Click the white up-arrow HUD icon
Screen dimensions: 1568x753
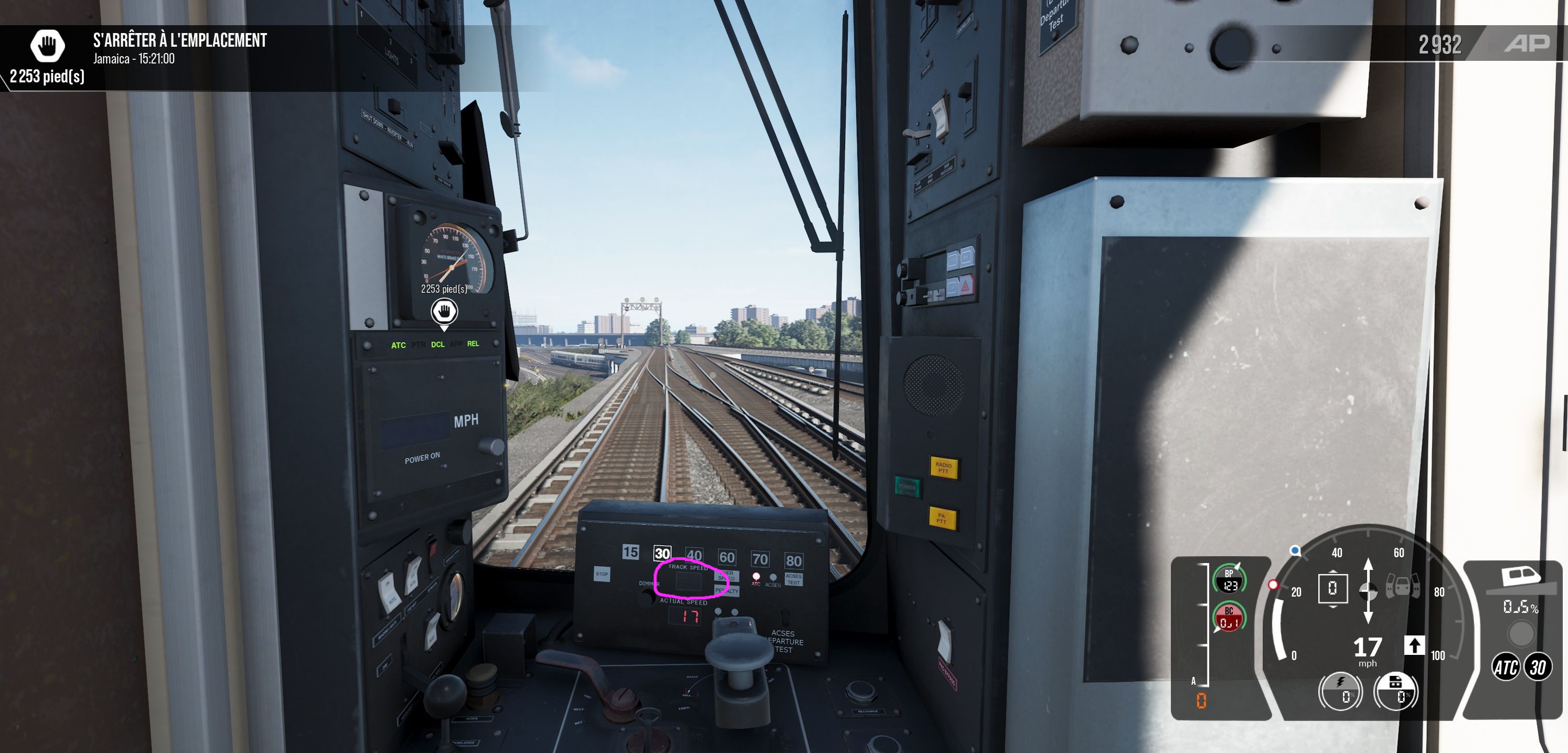[1414, 645]
